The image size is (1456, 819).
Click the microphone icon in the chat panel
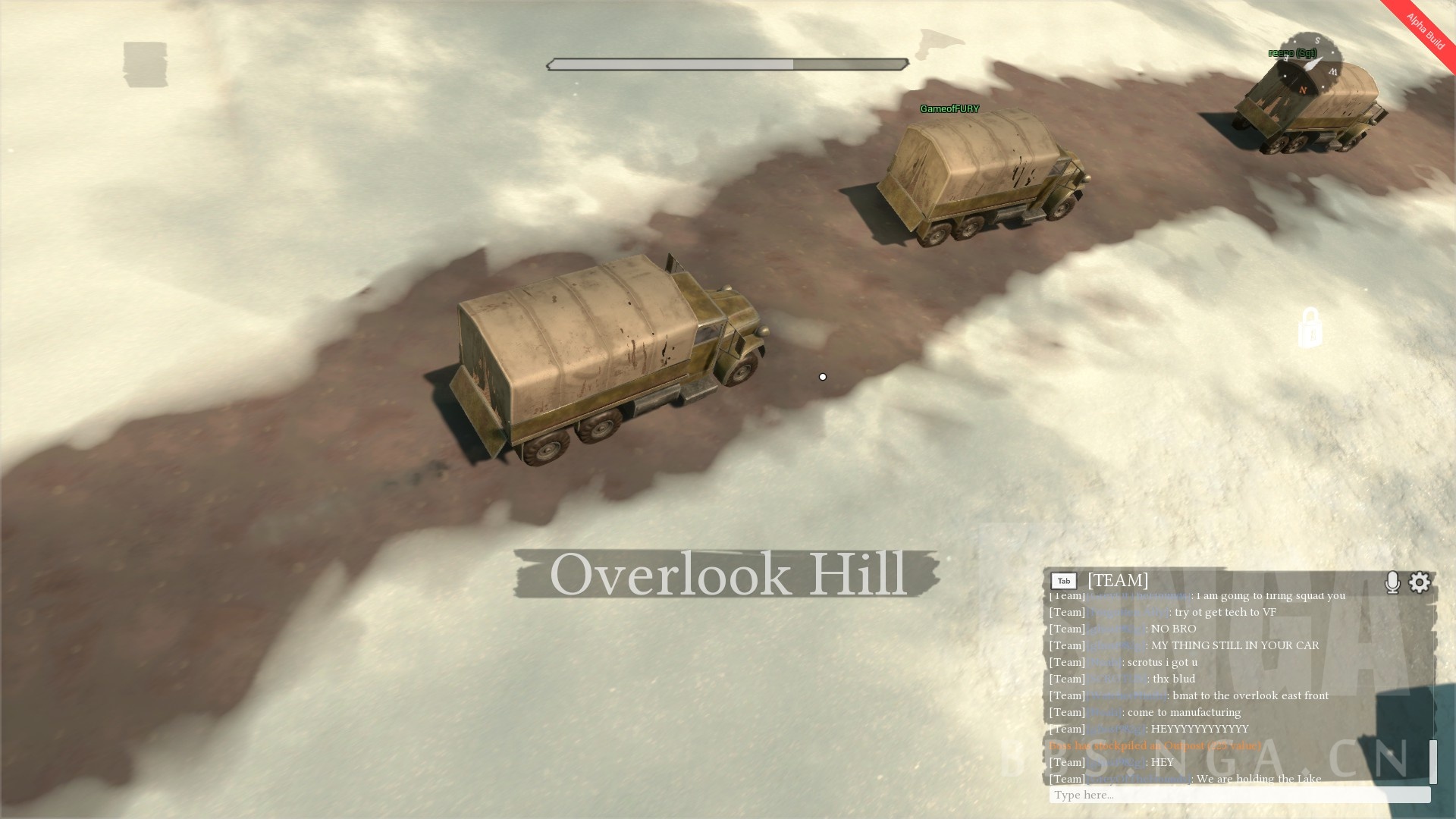1394,582
